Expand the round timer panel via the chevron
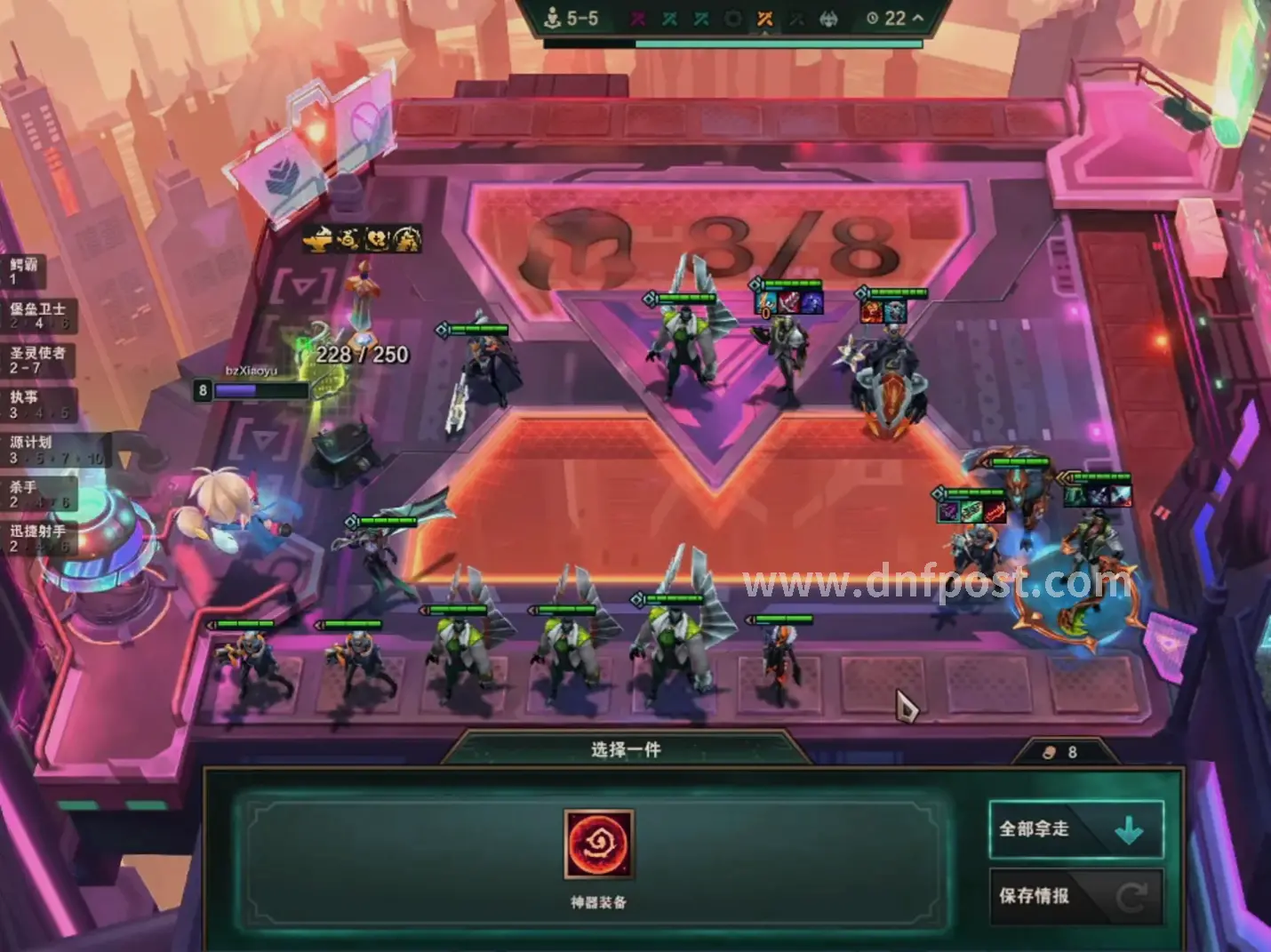Image resolution: width=1271 pixels, height=952 pixels. pos(917,18)
